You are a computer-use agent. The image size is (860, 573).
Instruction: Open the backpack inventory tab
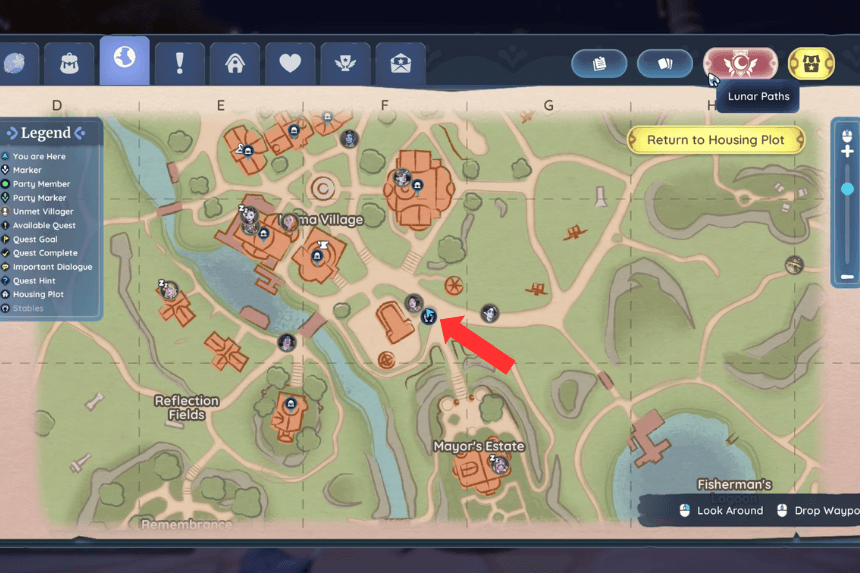pos(70,64)
